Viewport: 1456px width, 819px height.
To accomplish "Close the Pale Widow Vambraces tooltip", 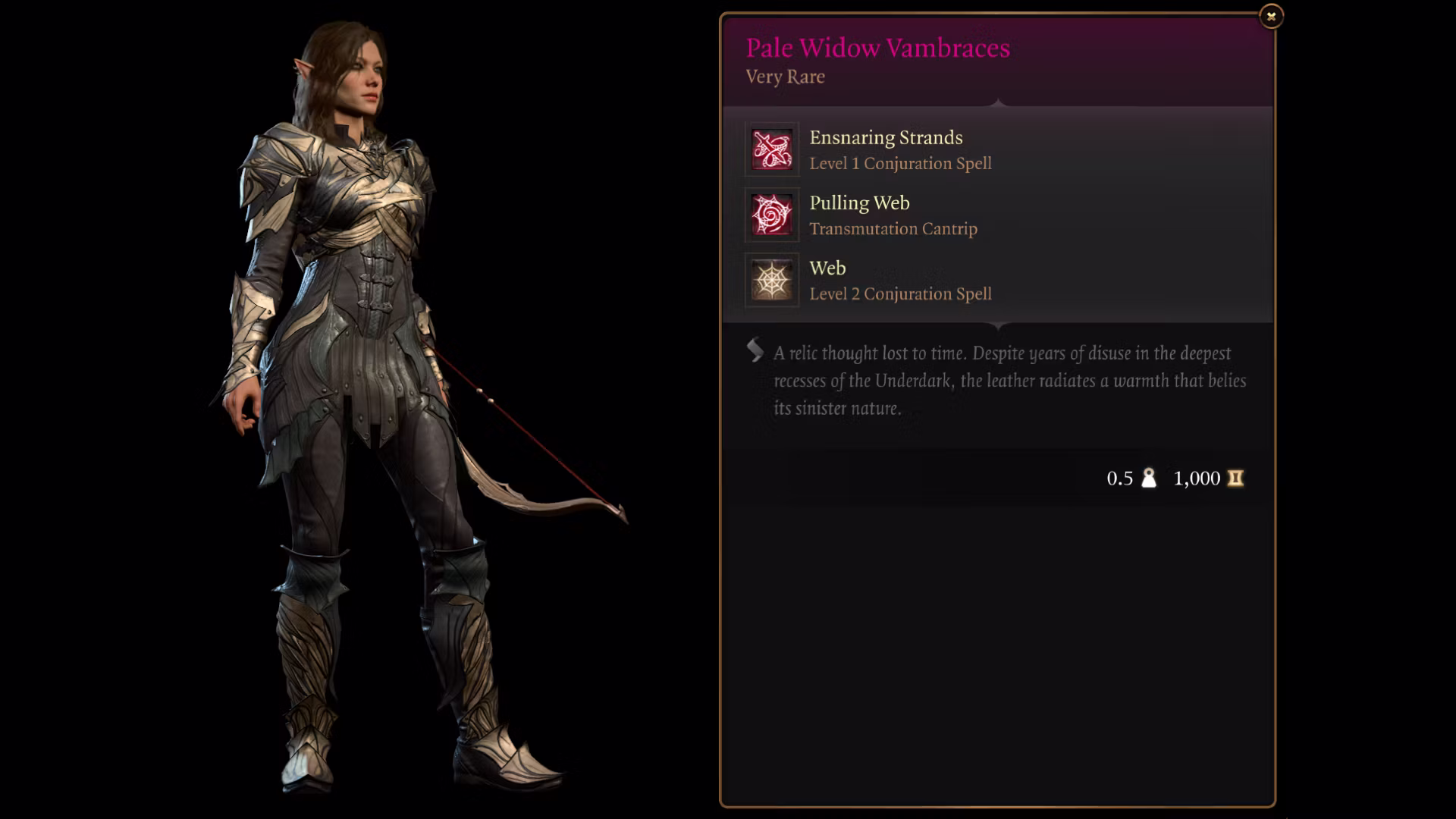I will pyautogui.click(x=1271, y=16).
